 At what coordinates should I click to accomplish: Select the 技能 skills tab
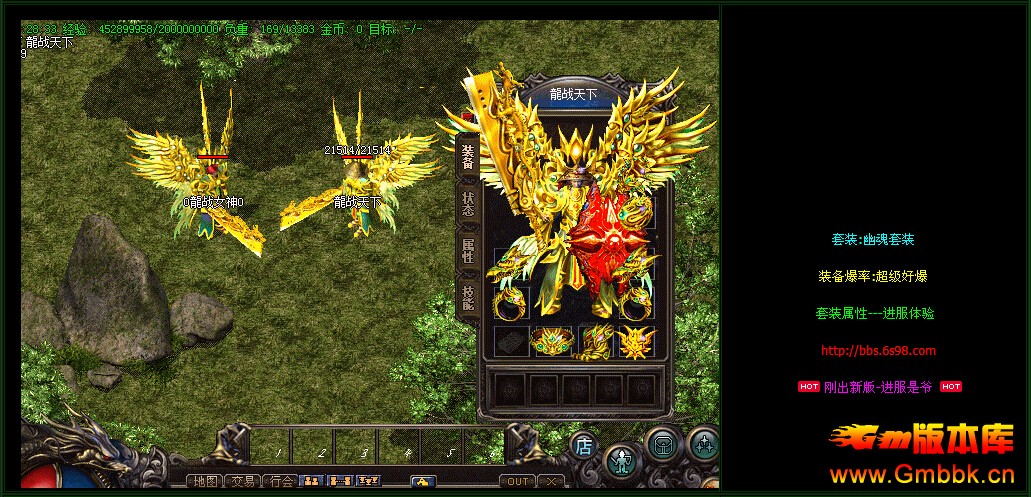point(467,295)
